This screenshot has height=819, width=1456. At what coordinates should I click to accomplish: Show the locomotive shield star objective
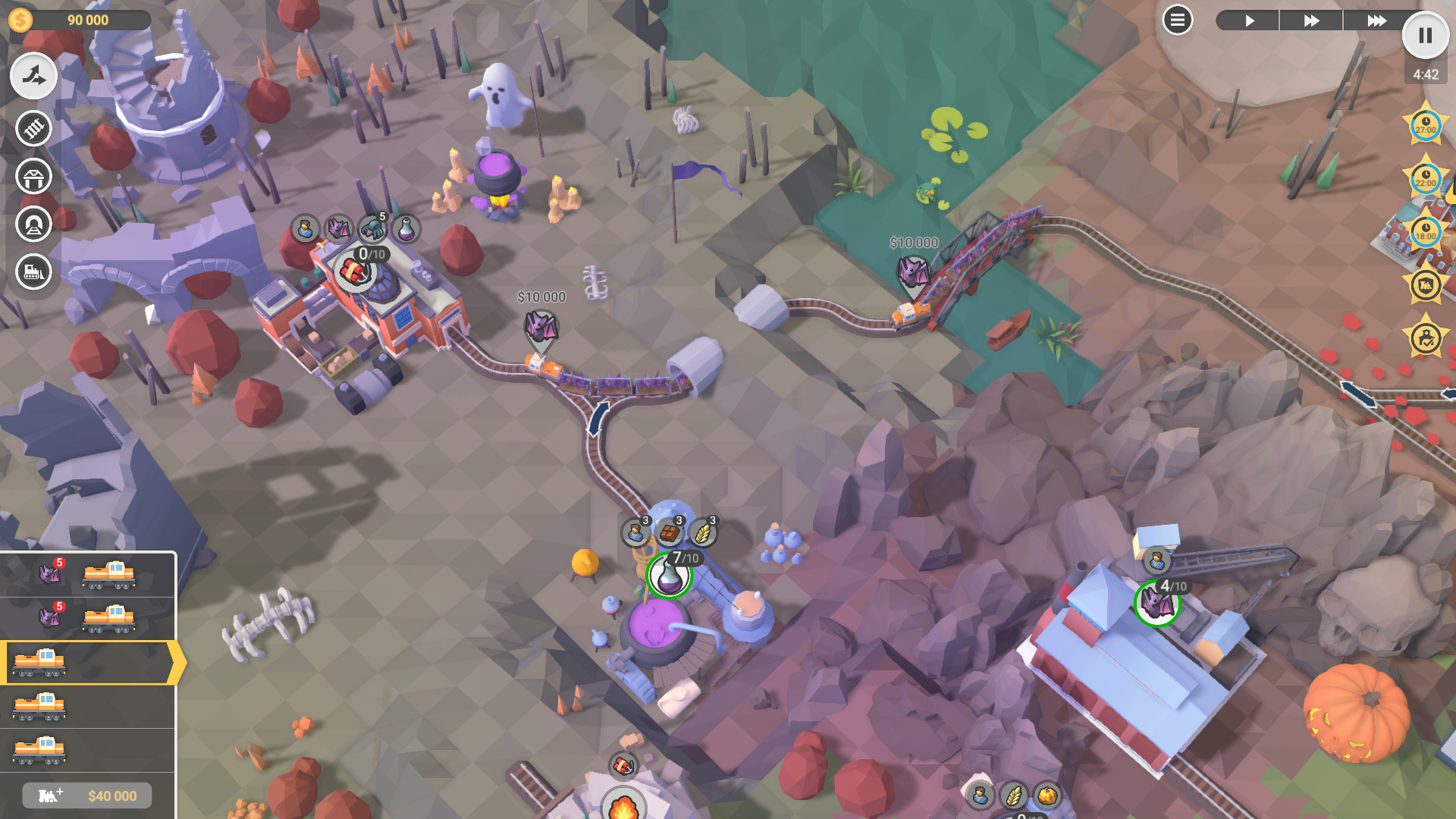(x=1426, y=285)
